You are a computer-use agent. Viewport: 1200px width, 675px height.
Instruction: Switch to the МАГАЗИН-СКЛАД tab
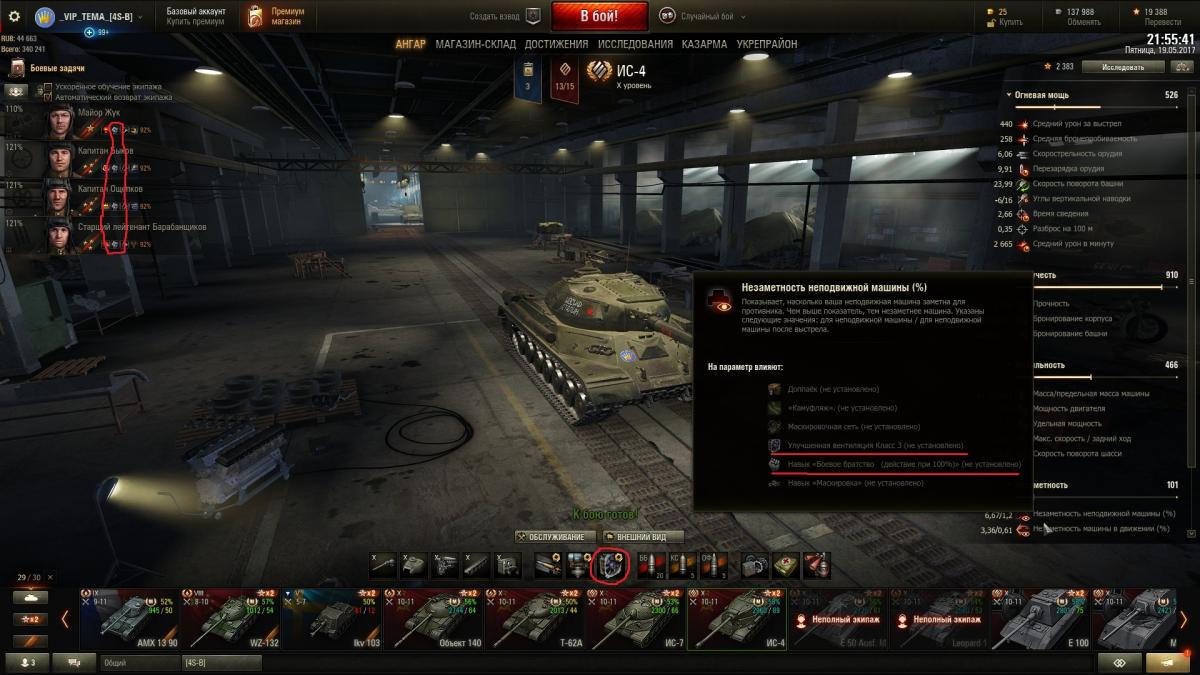pyautogui.click(x=476, y=44)
